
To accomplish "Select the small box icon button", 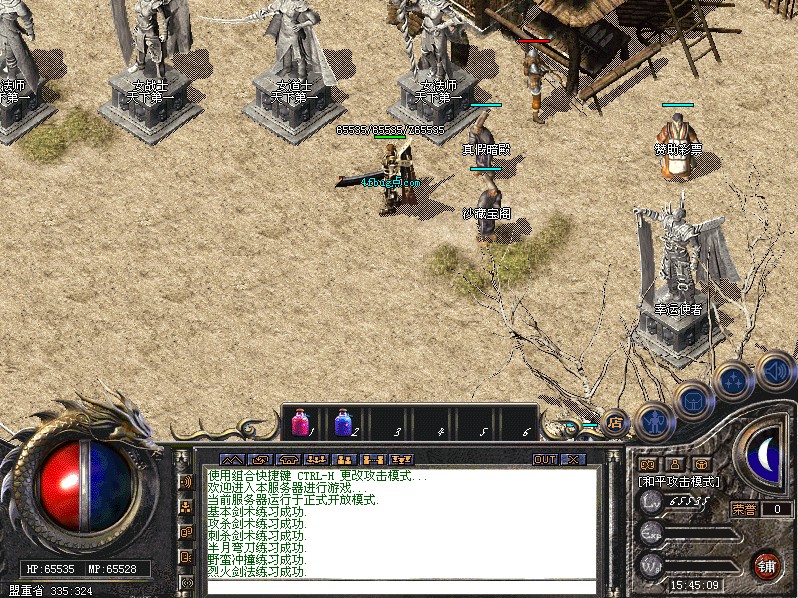I will (x=701, y=464).
